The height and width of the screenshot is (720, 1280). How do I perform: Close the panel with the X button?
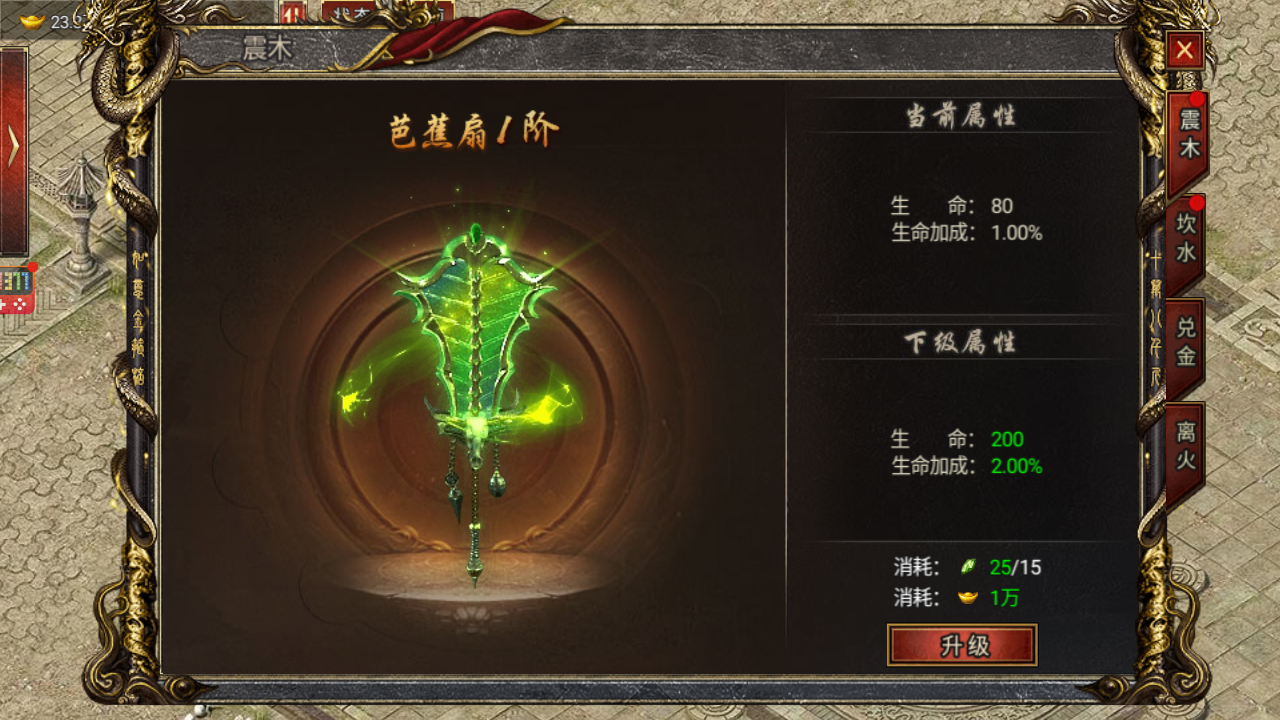point(1184,50)
